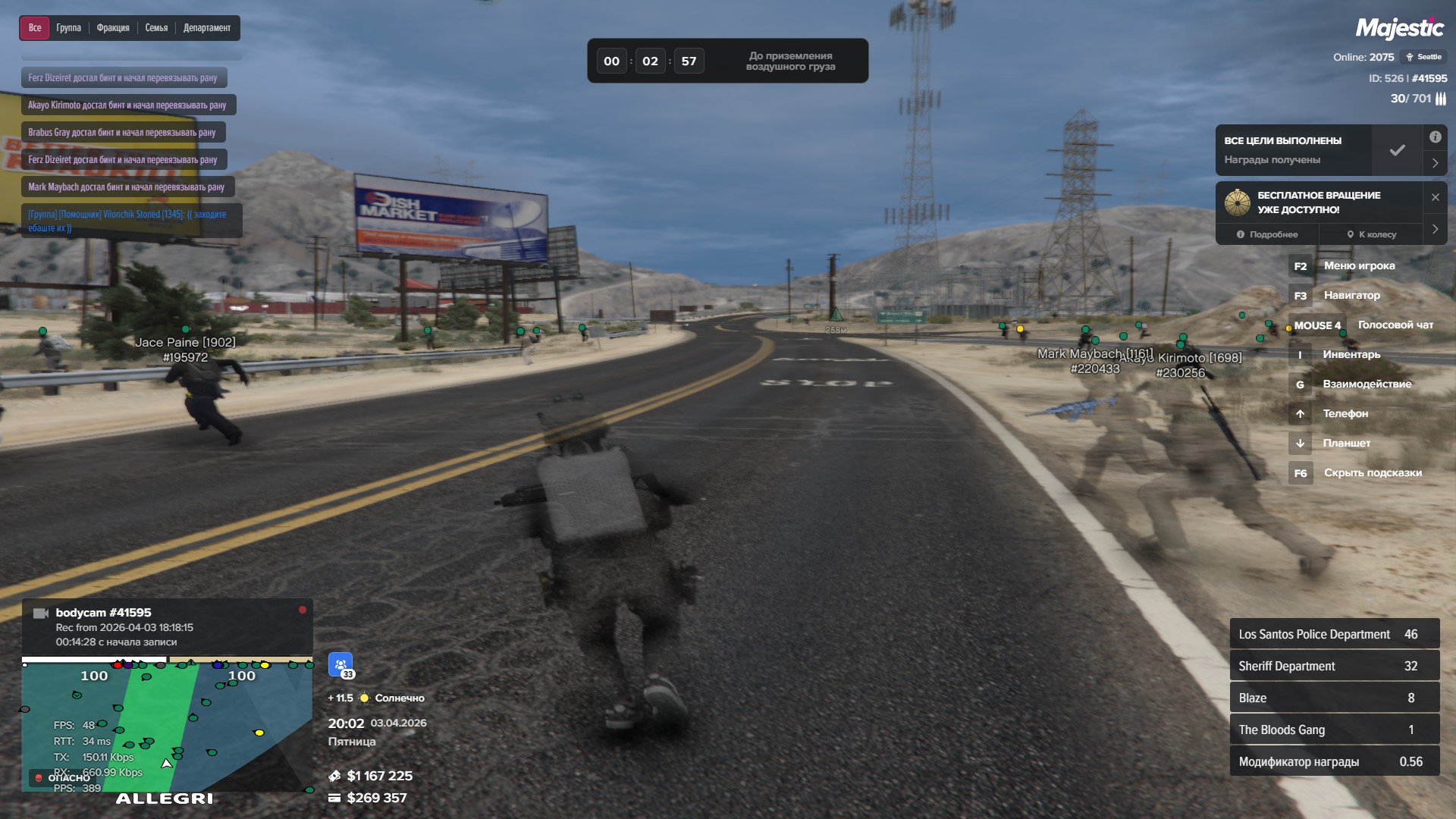Viewport: 1456px width, 819px height.
Task: Select The Bloods Gang row
Action: (1334, 730)
